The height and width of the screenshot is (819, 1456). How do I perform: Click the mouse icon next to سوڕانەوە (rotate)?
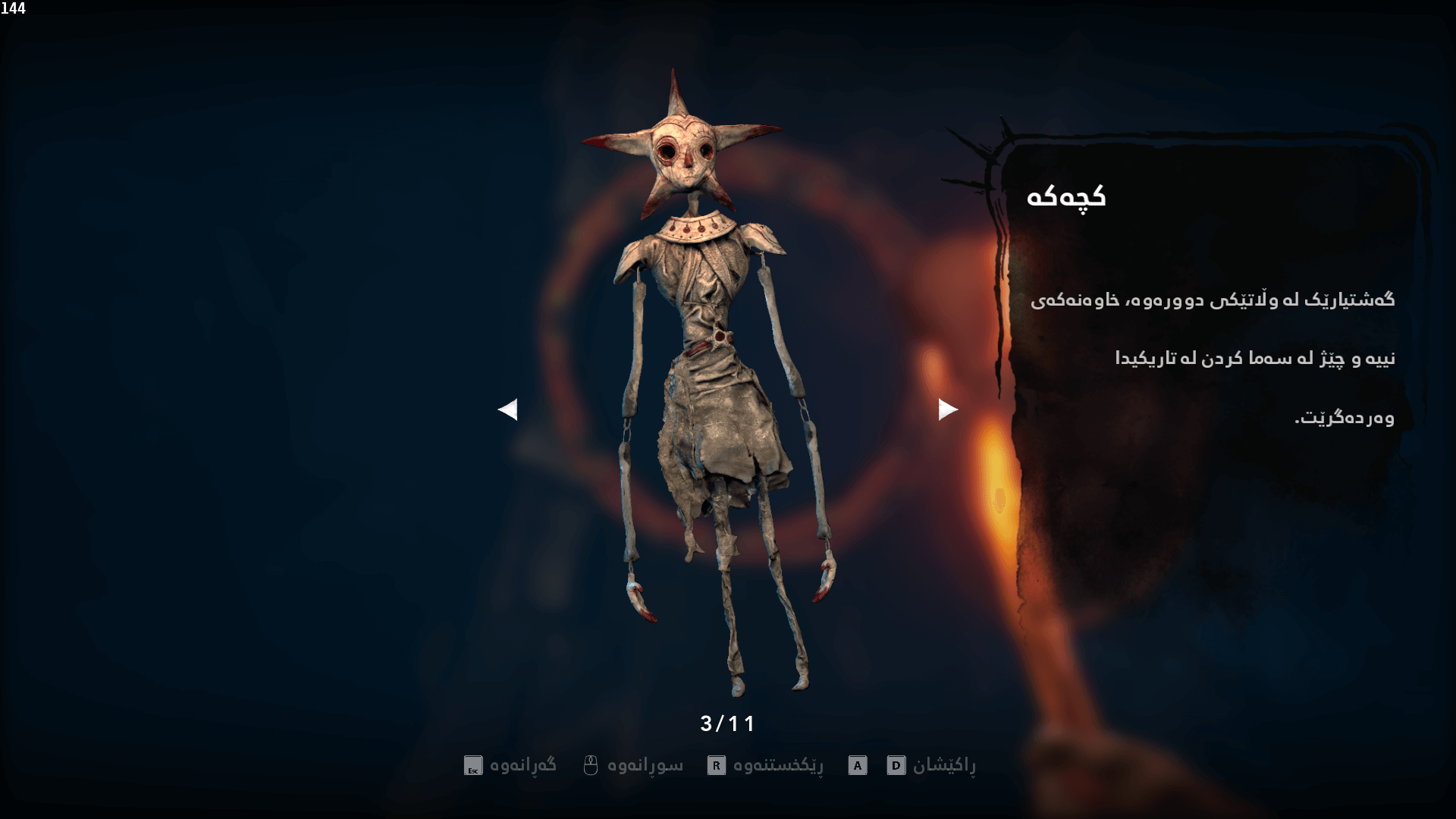pos(591,764)
